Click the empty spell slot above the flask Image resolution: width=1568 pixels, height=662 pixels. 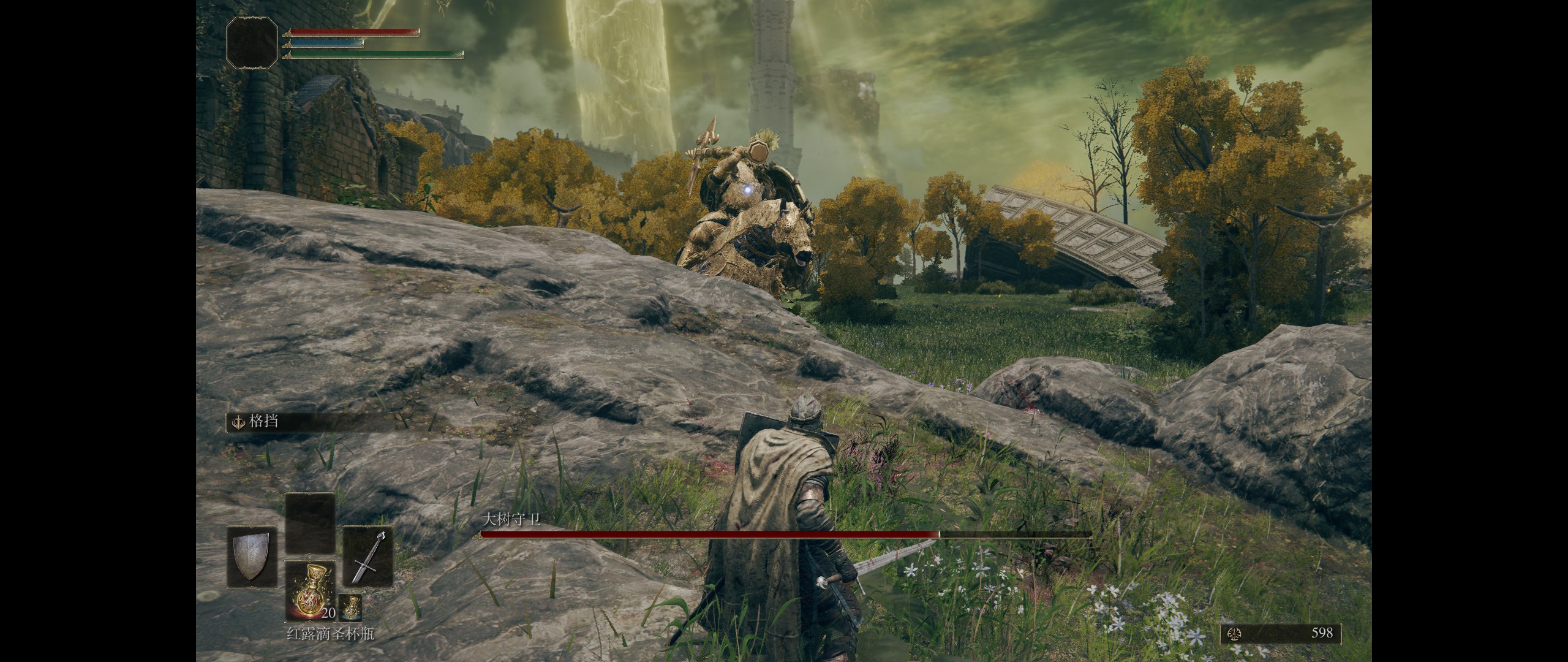pos(310,523)
